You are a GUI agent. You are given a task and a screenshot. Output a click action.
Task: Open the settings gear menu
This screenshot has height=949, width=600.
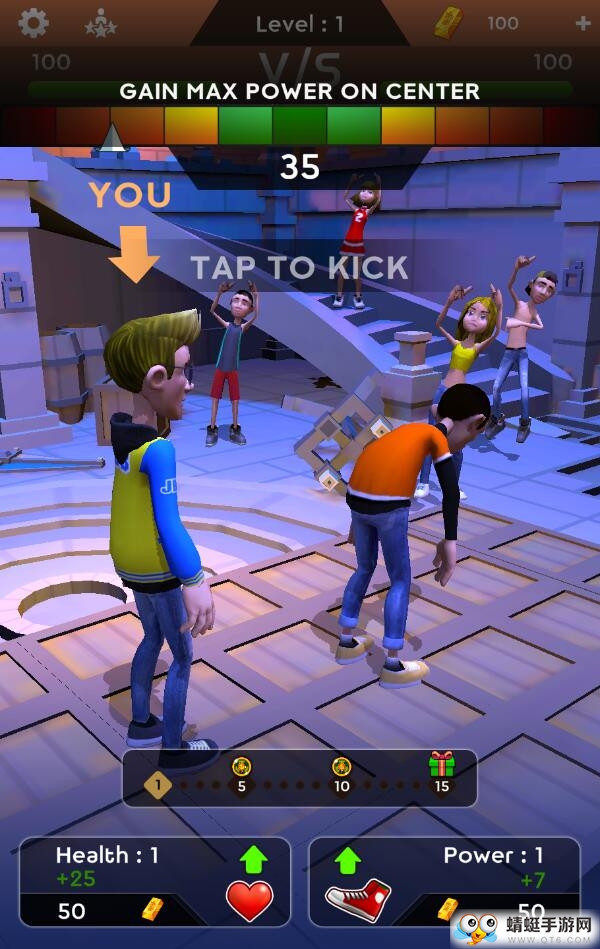point(34,22)
